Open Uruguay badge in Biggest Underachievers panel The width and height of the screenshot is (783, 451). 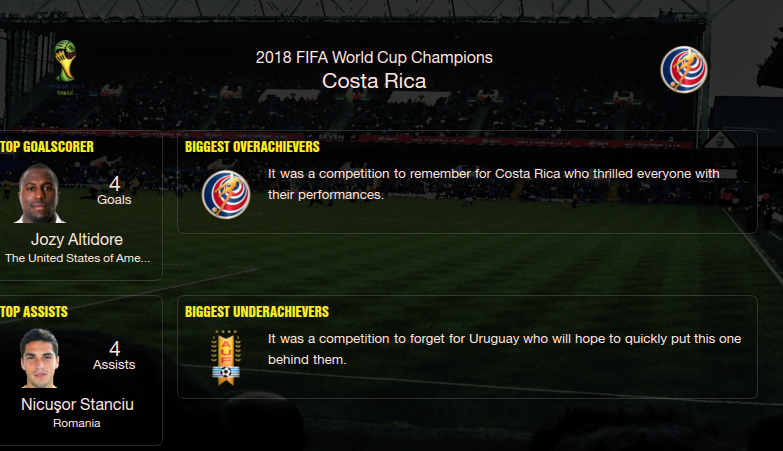(226, 358)
